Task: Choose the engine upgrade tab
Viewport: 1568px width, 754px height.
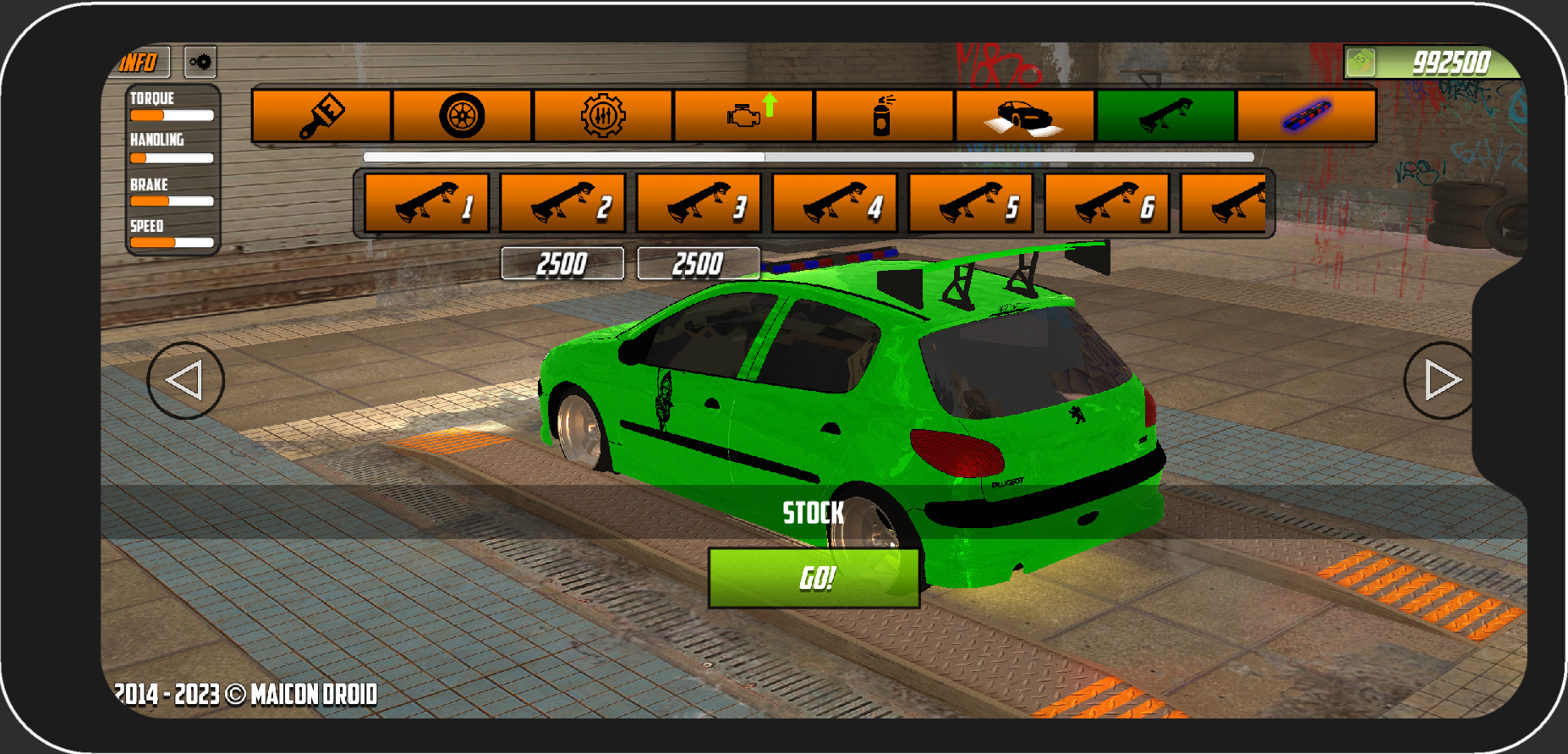Action: (x=744, y=115)
